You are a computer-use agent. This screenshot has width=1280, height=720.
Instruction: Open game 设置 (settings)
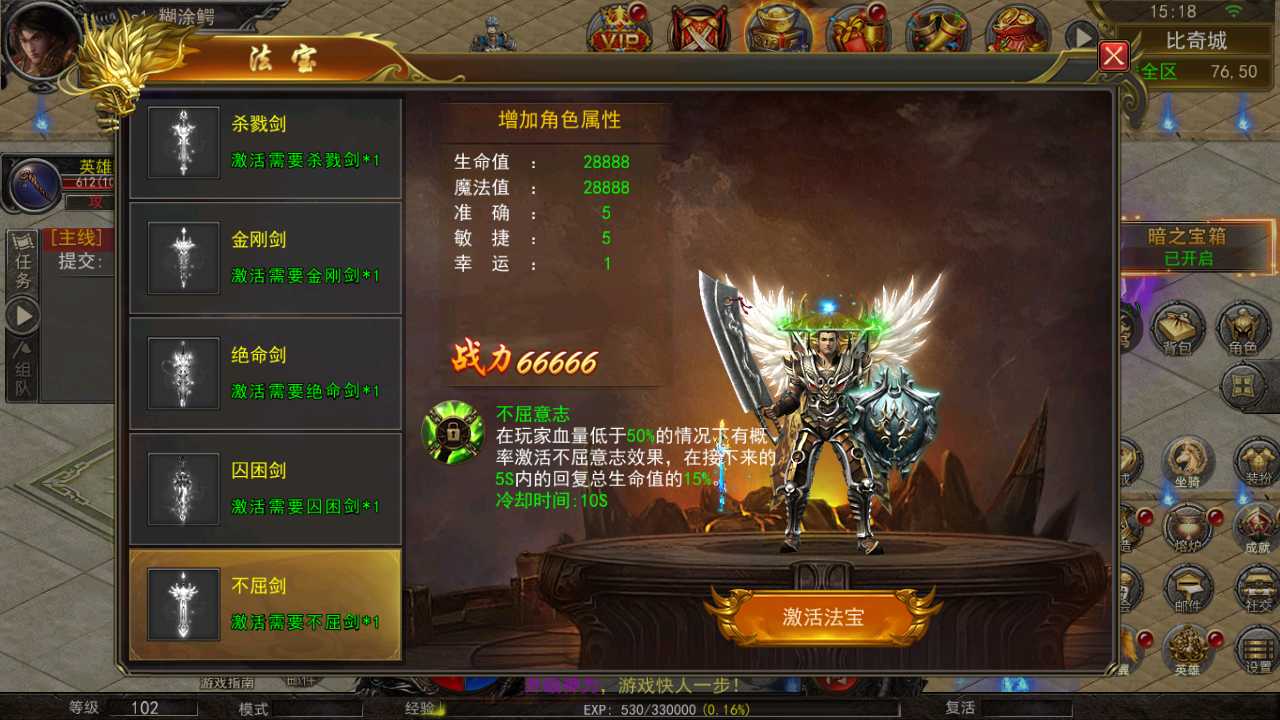[1255, 648]
